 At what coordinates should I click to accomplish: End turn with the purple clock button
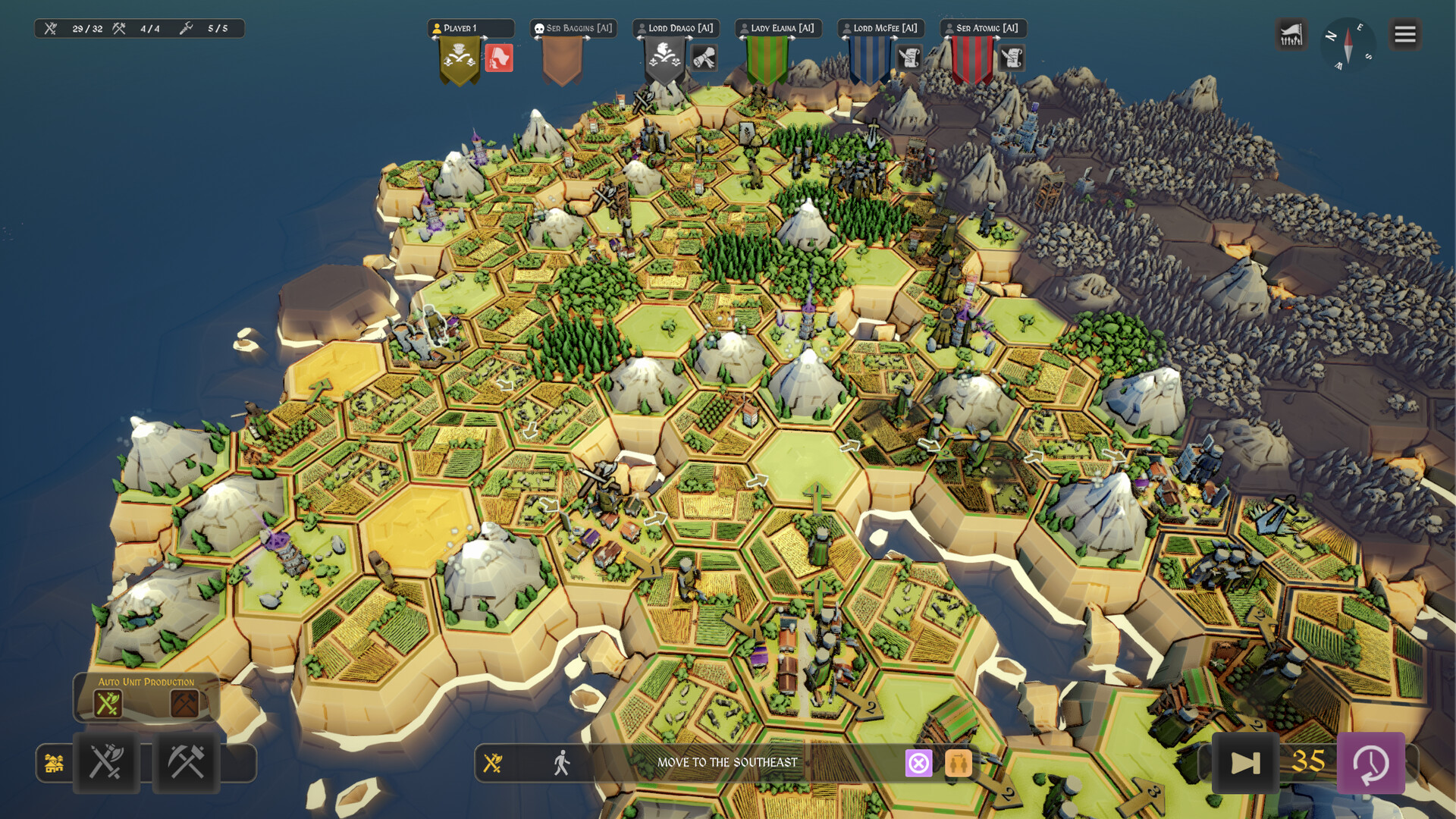click(x=1370, y=763)
